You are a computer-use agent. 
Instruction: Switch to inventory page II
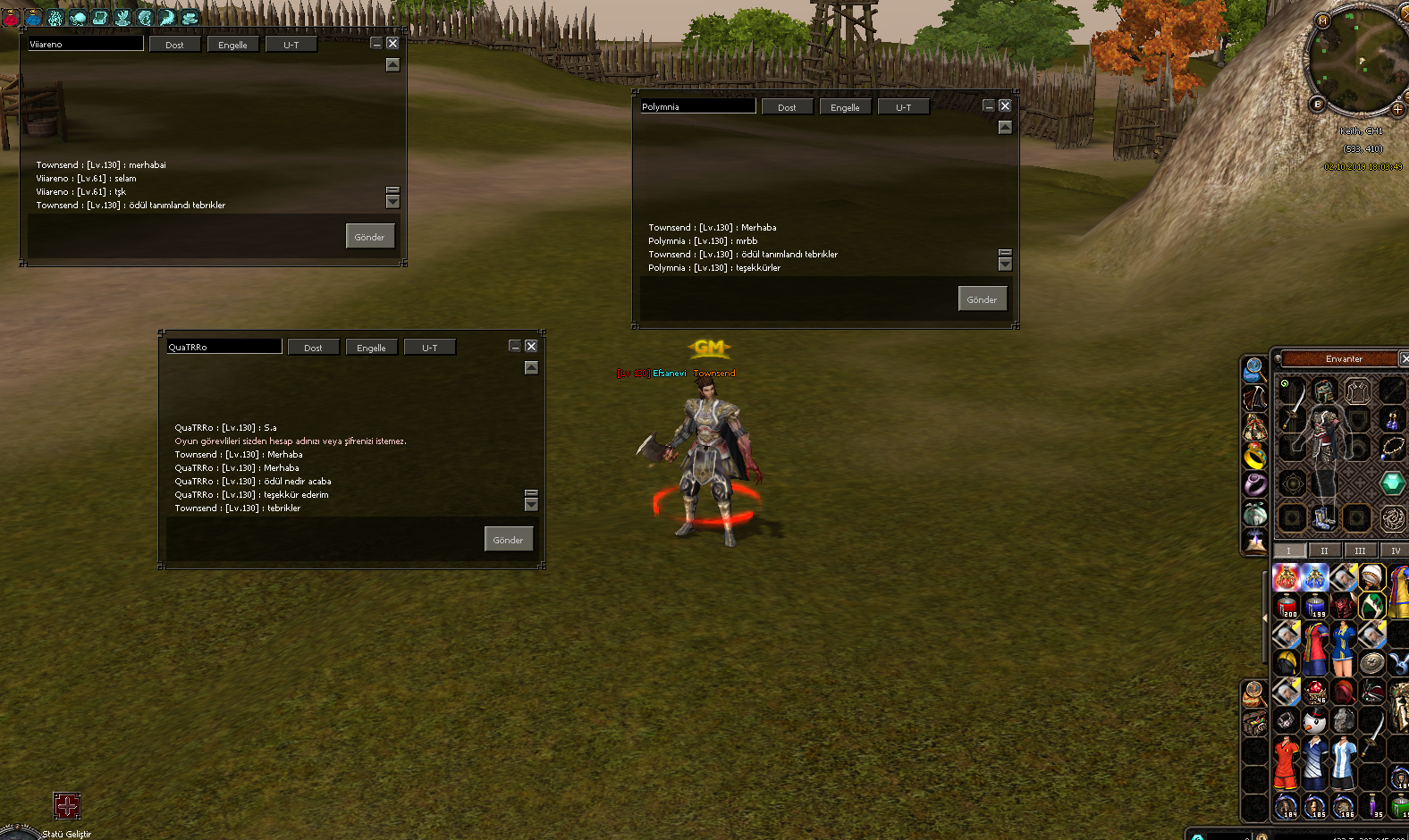(x=1324, y=550)
